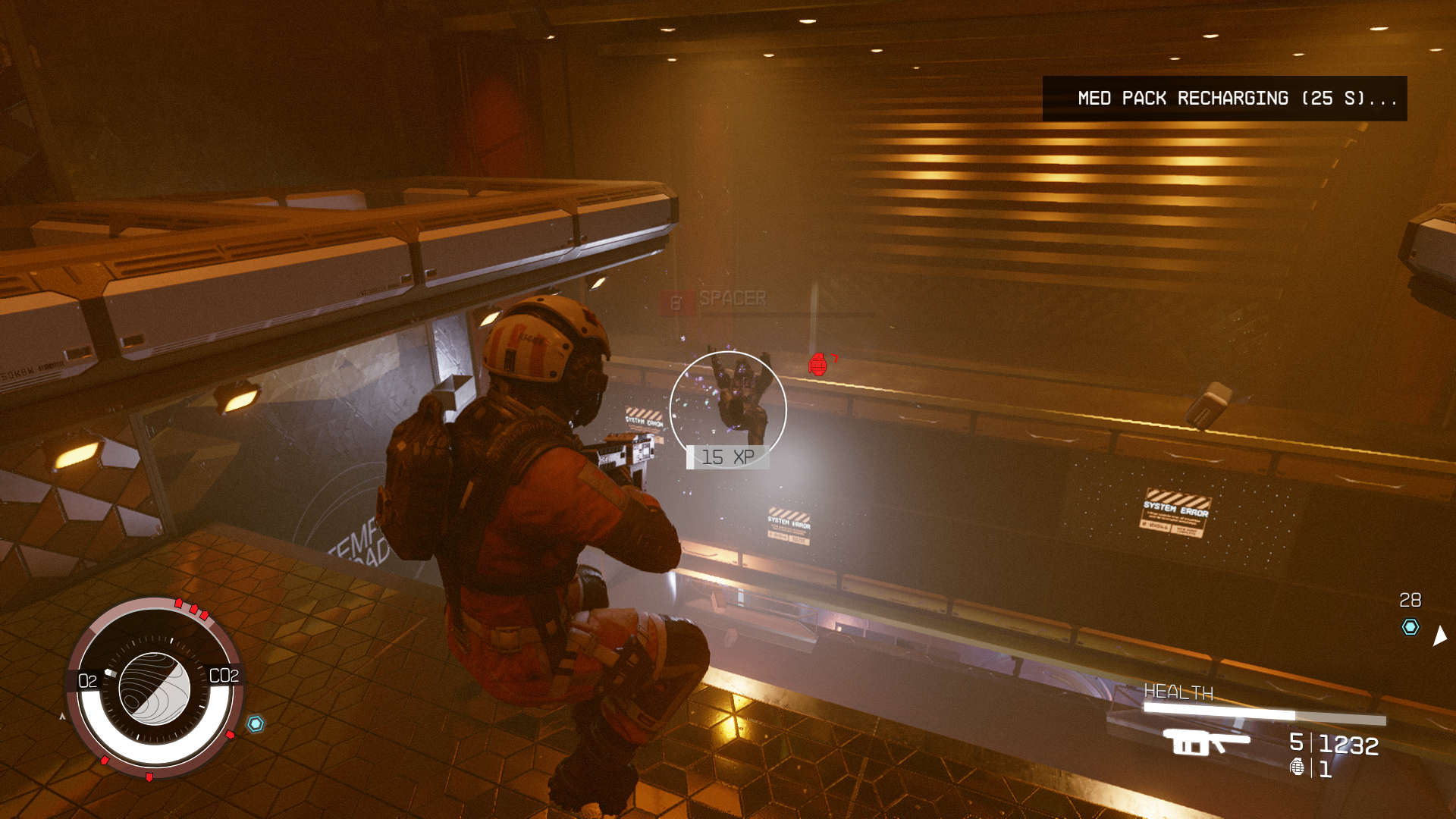
Task: Click the HEALTH label above the health bar
Action: (1178, 692)
